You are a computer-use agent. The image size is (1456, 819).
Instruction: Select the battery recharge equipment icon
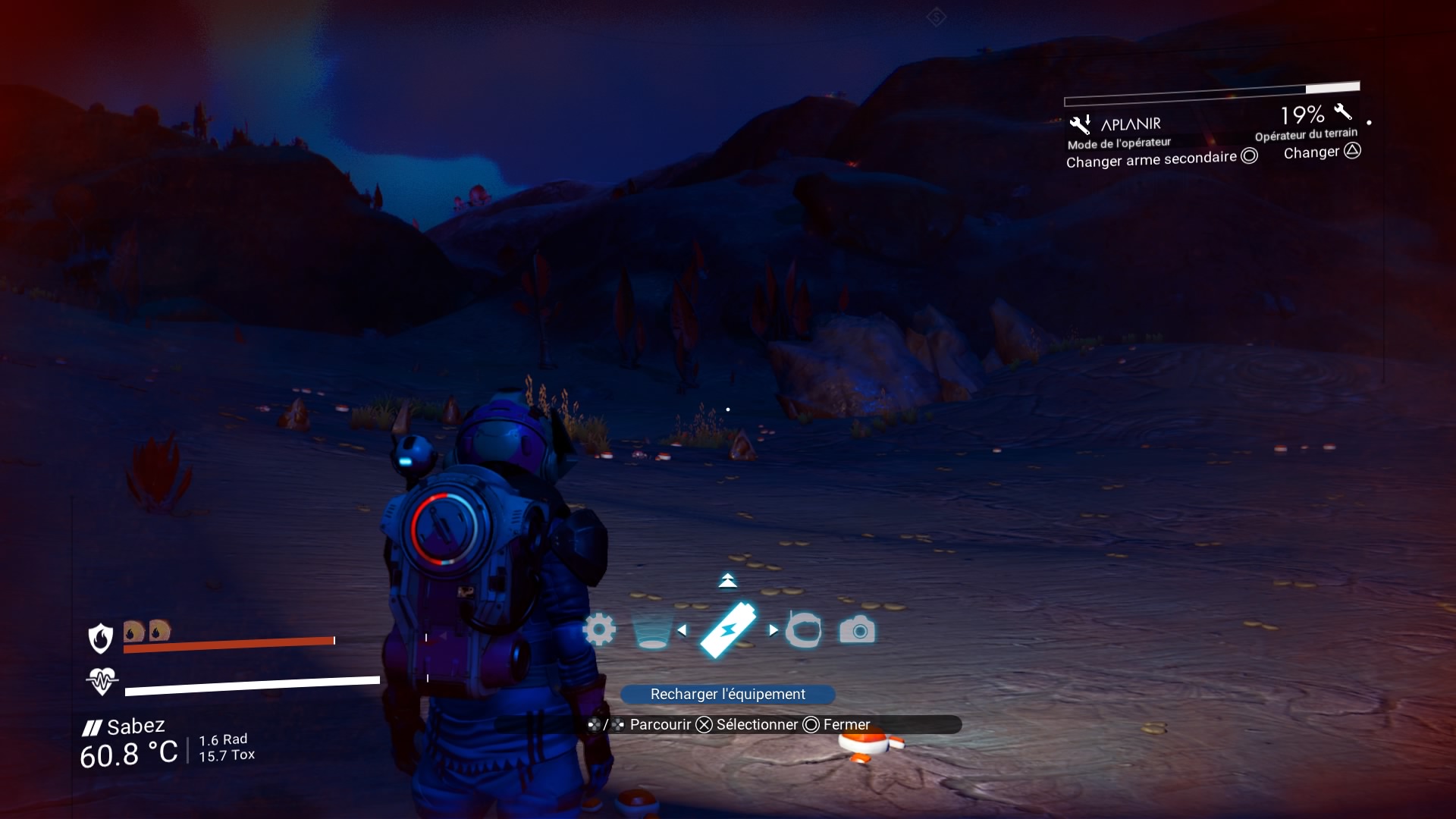[728, 629]
